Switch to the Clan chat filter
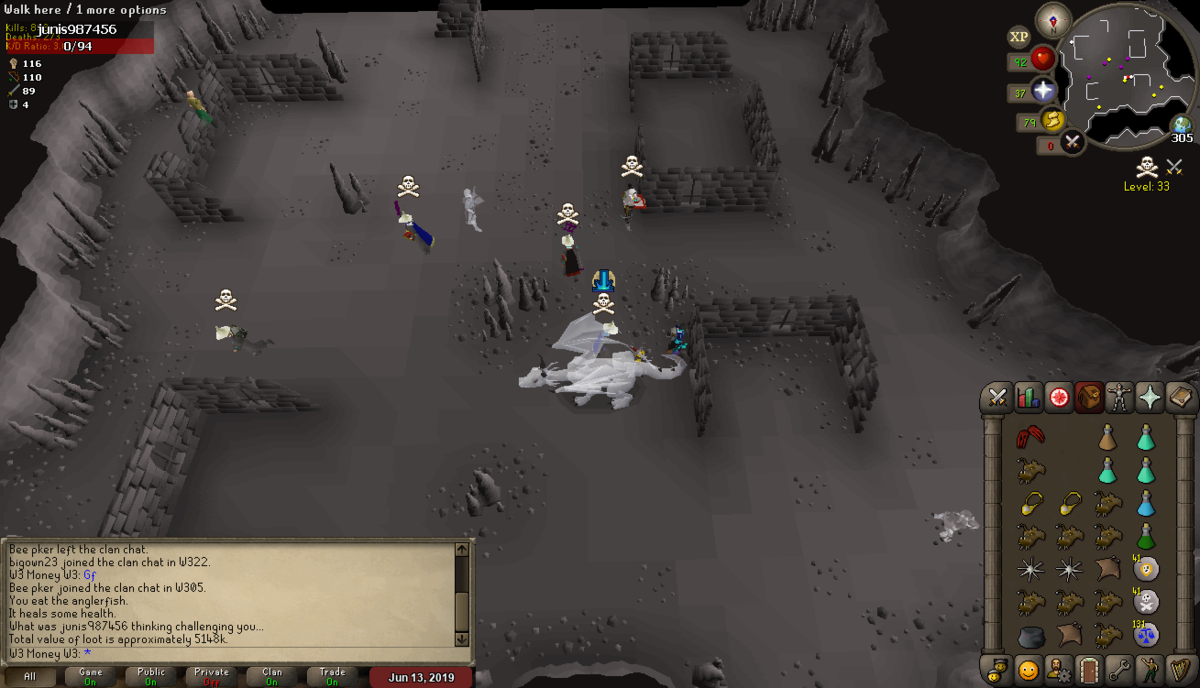Screen dimensions: 1200x688 point(272,676)
